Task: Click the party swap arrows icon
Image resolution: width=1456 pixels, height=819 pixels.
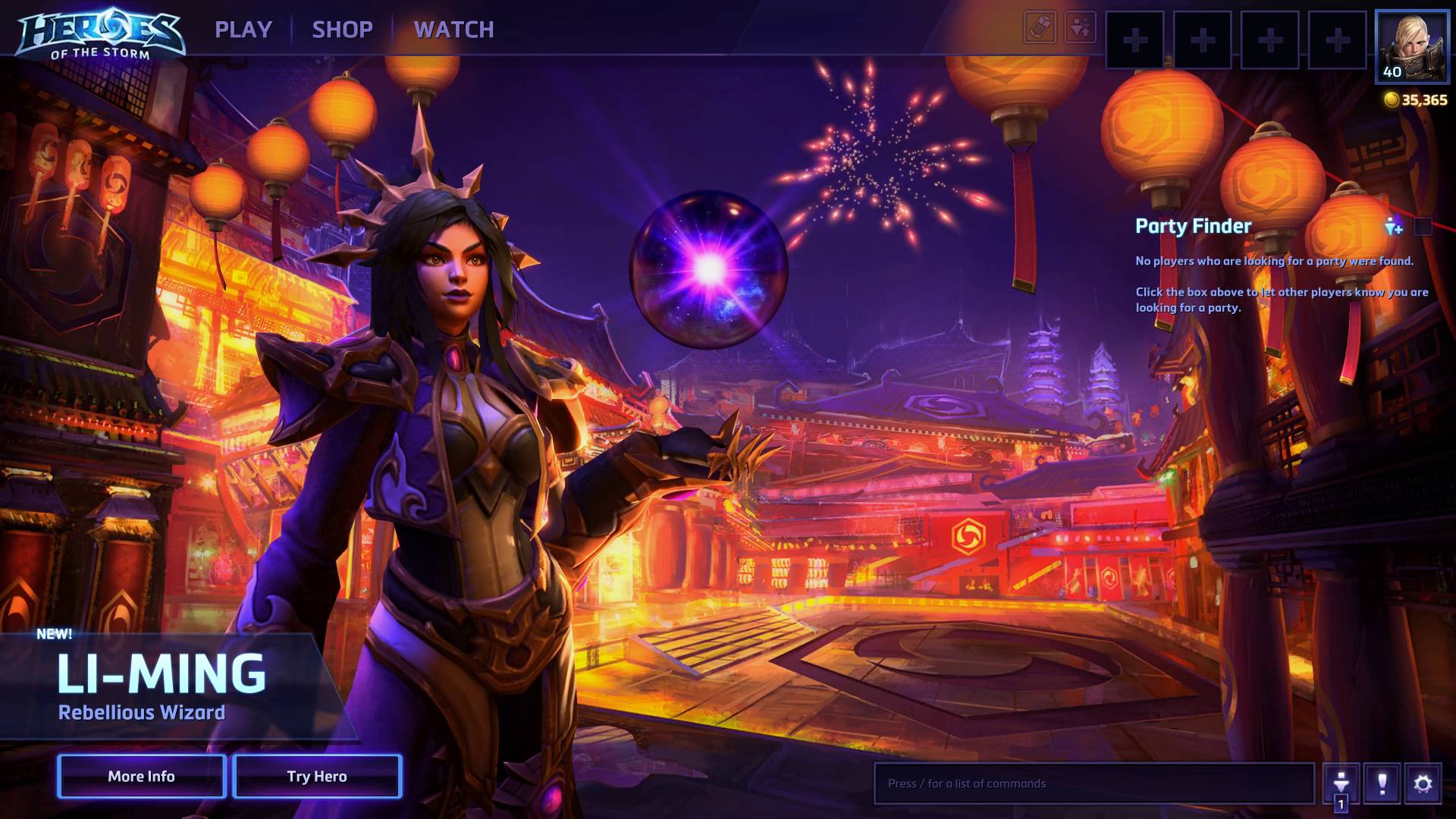Action: coord(1080,28)
